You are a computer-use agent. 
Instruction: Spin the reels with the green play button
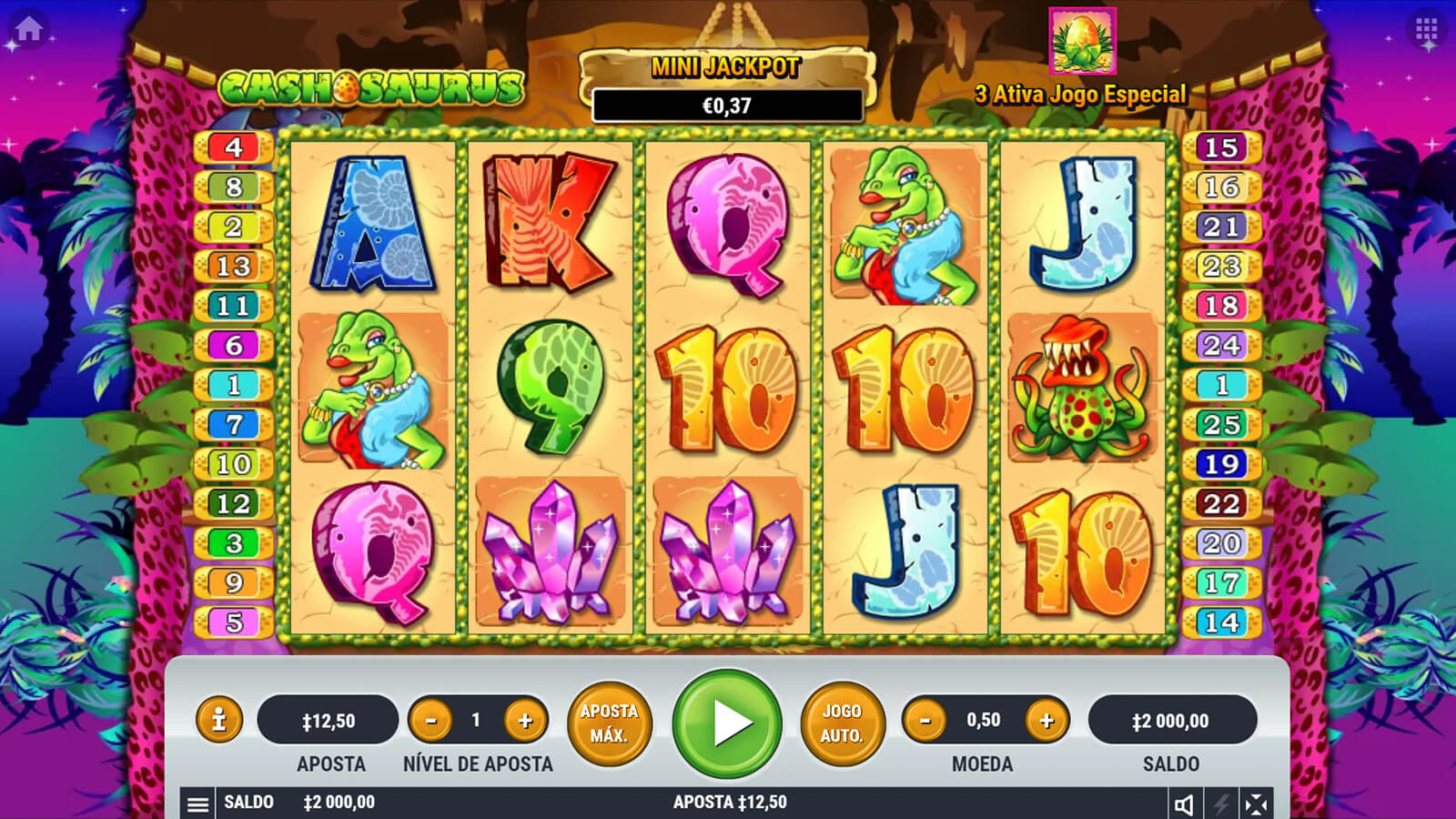[x=727, y=723]
